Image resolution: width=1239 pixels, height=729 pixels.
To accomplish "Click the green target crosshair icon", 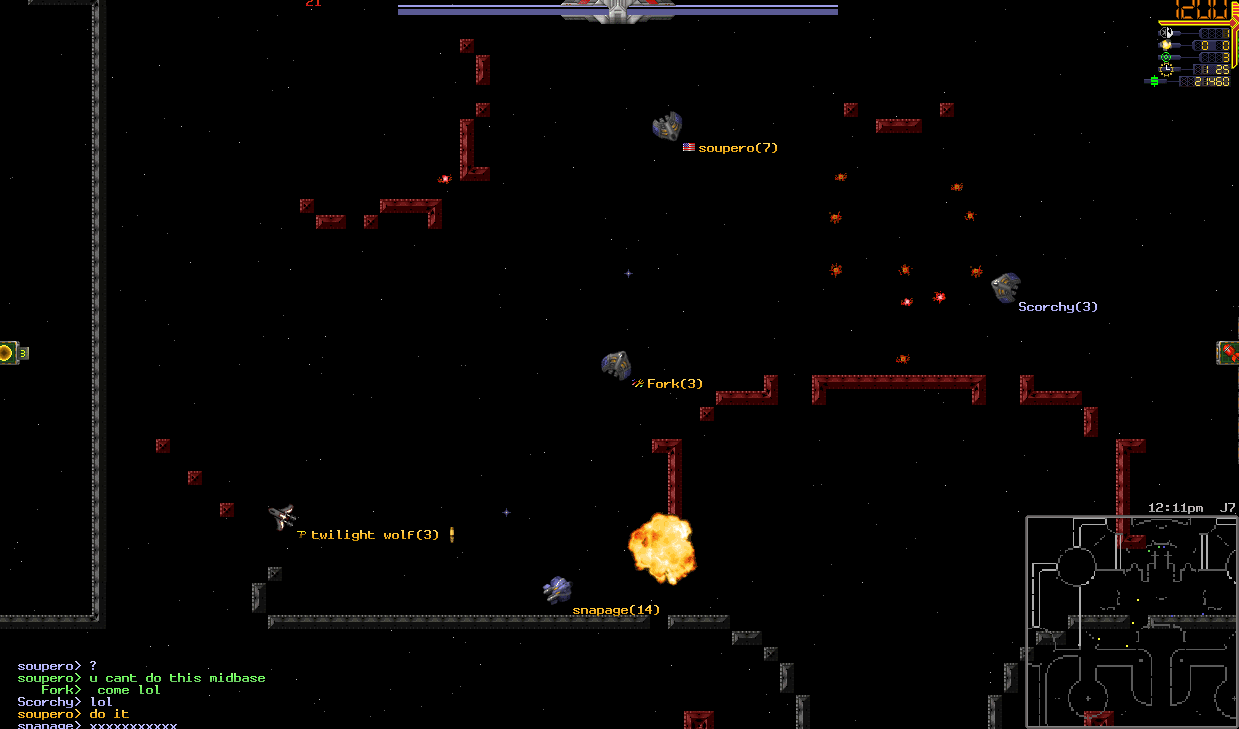I will tap(1165, 57).
